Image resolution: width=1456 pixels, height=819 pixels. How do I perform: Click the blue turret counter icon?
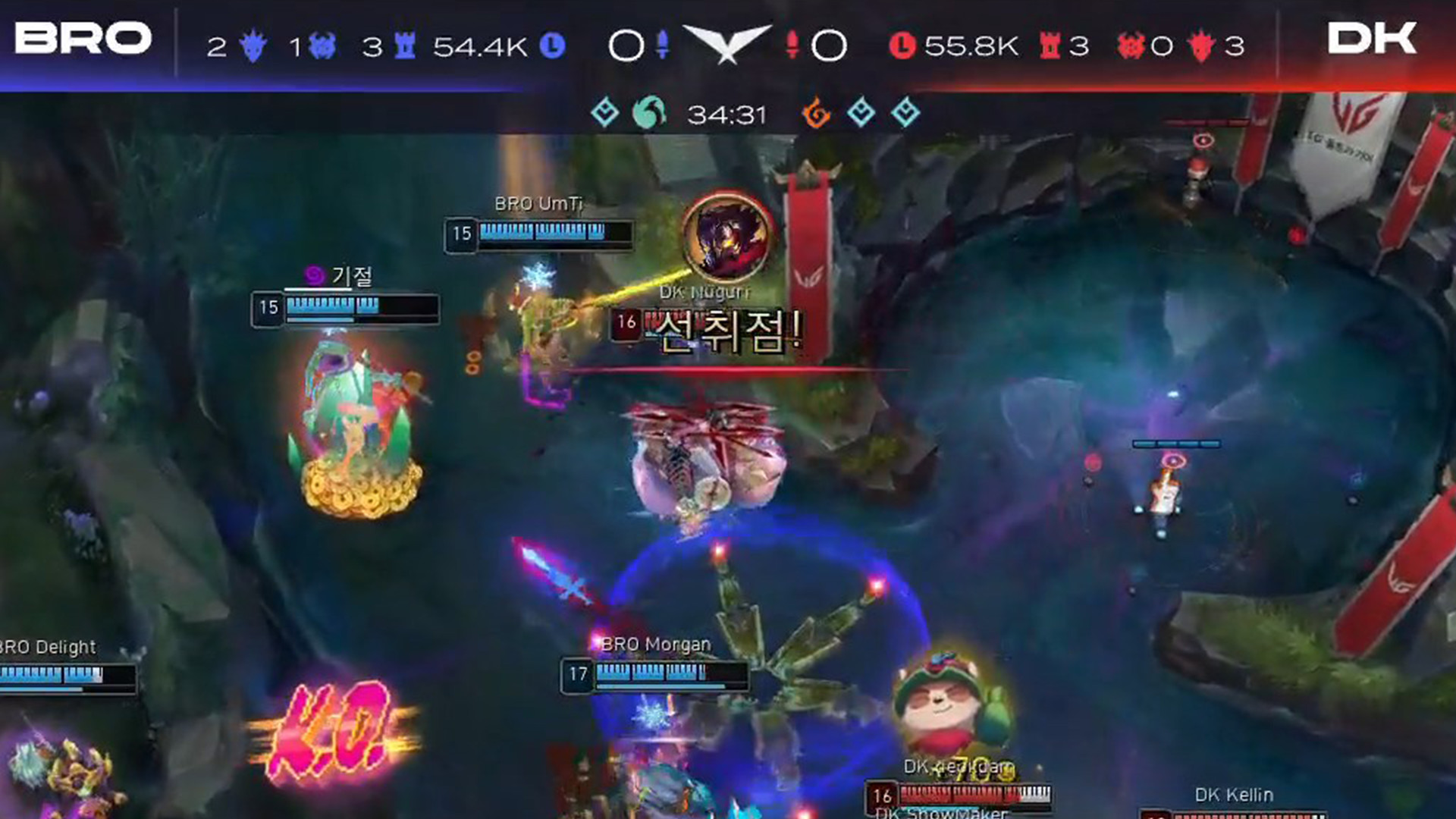point(403,44)
